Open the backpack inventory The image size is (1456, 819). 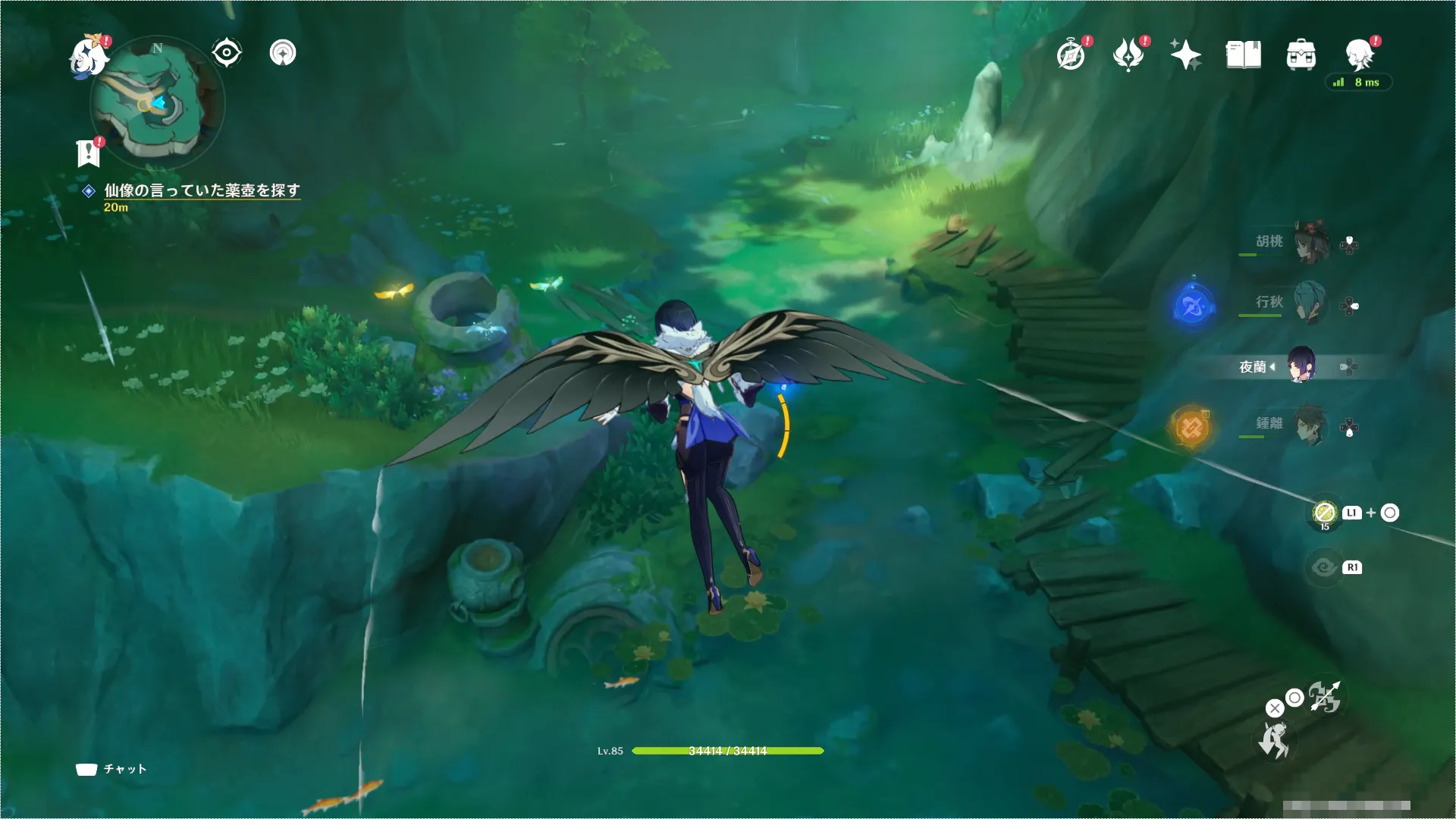(1301, 55)
